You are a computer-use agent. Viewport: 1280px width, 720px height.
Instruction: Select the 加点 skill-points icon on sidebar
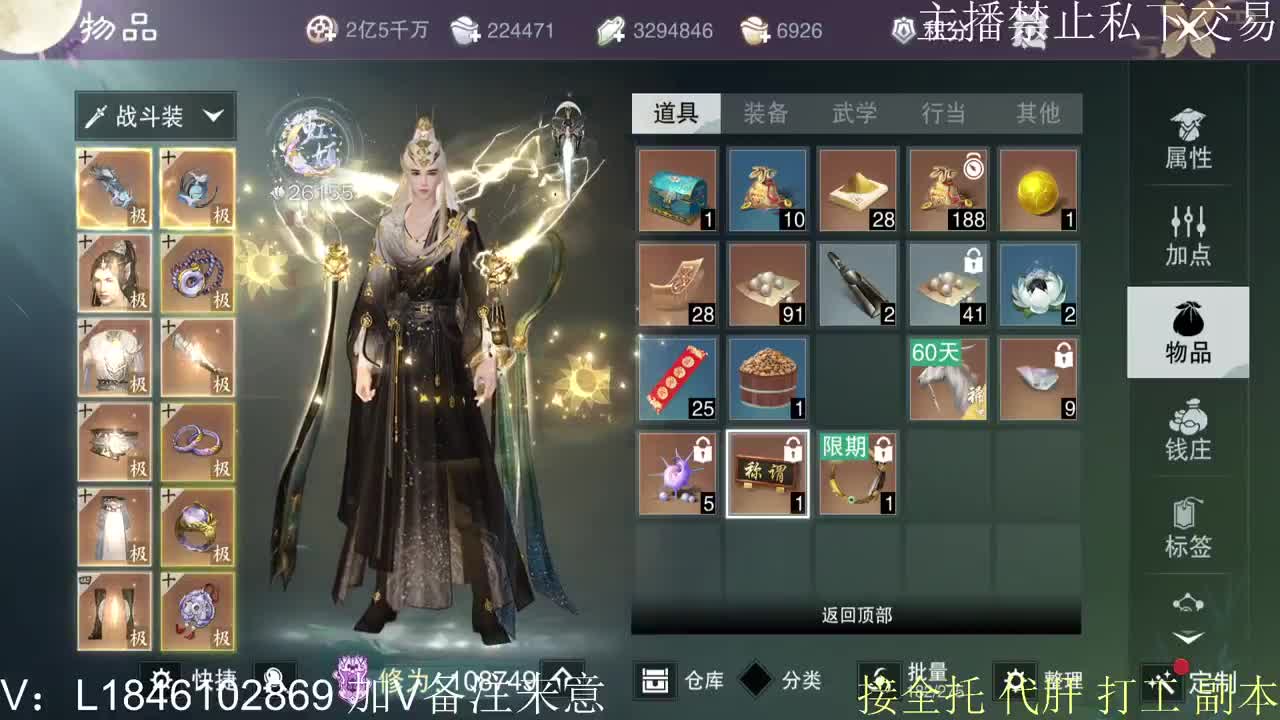click(1188, 230)
